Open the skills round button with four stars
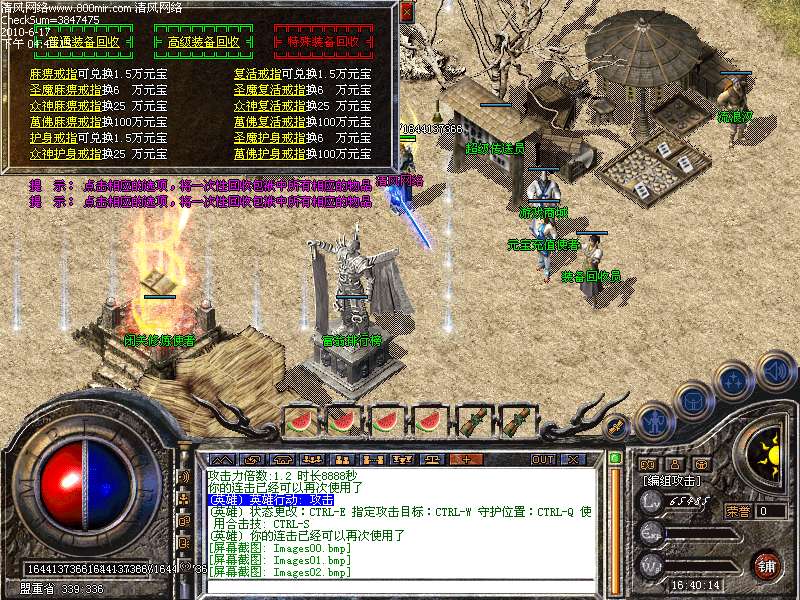The width and height of the screenshot is (800, 600). pyautogui.click(x=735, y=380)
